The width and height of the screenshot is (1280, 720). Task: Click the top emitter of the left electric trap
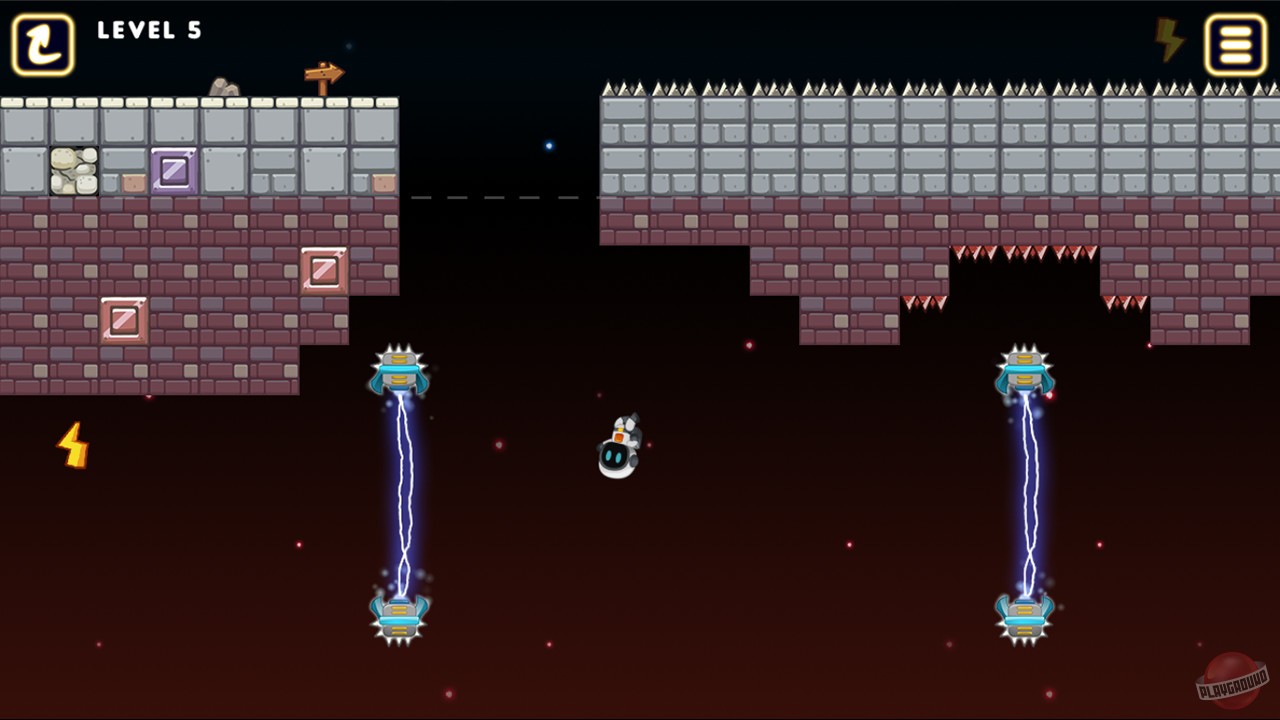coord(398,370)
